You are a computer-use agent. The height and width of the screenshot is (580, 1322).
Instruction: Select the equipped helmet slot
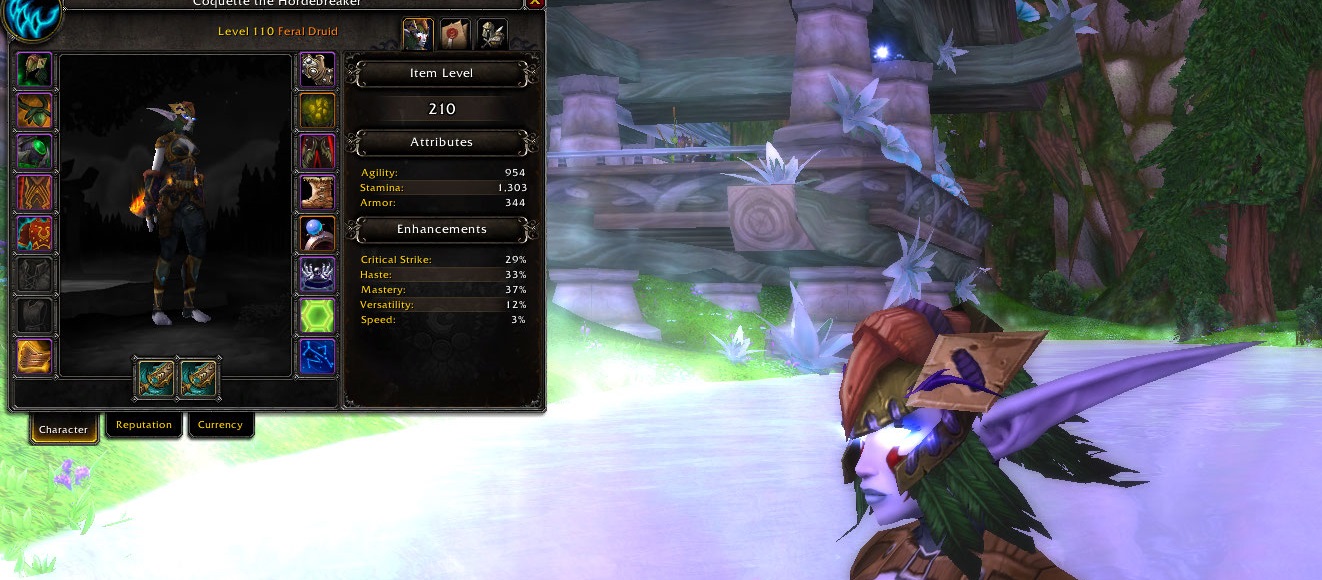pos(35,70)
